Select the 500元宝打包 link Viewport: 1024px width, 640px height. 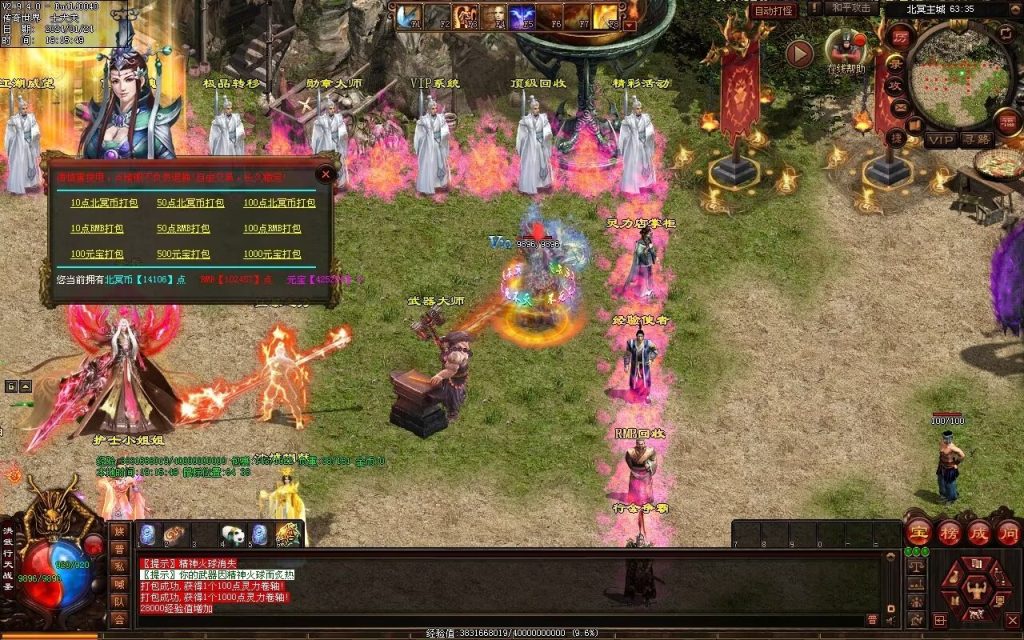click(184, 254)
